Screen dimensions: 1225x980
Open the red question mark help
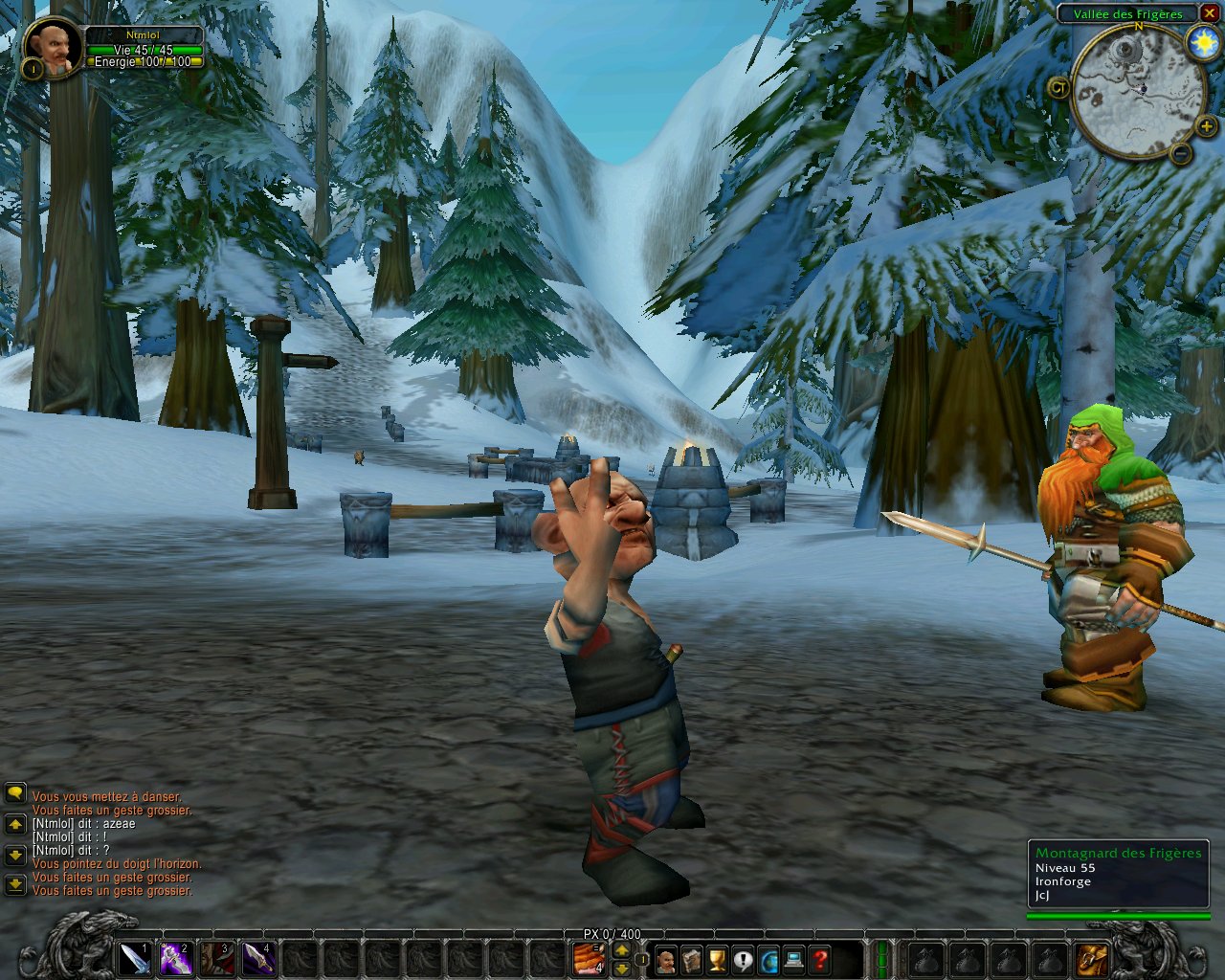820,959
